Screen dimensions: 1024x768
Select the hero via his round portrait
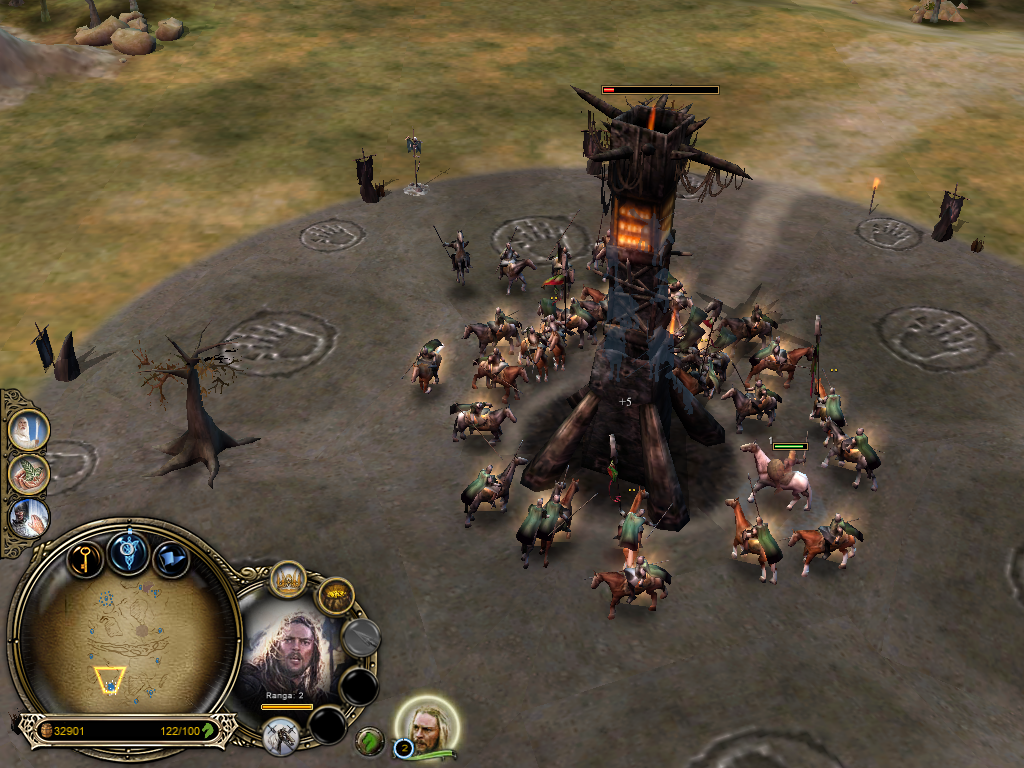(429, 725)
